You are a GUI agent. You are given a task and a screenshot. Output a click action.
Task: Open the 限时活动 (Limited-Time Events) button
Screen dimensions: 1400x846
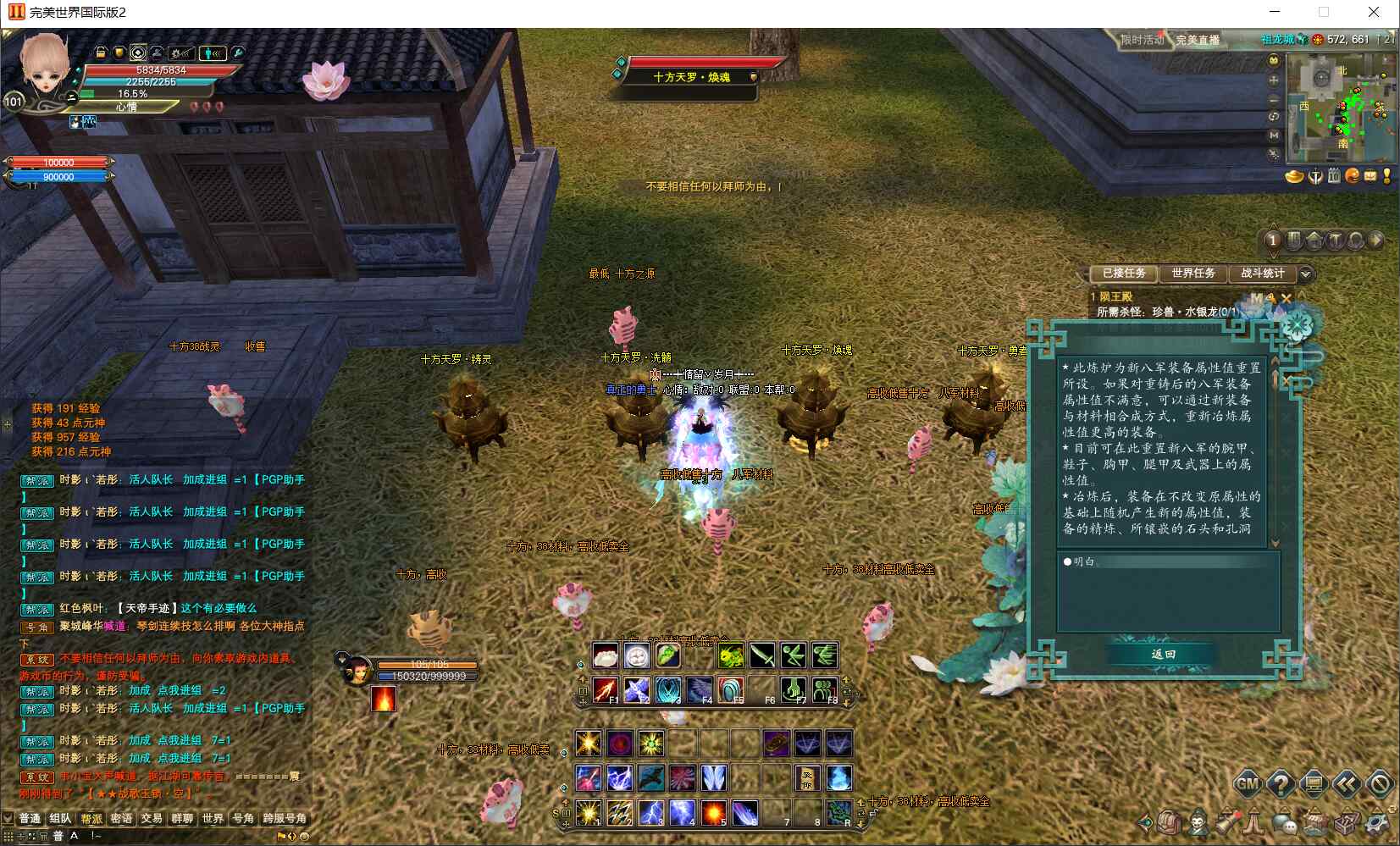tap(1142, 40)
